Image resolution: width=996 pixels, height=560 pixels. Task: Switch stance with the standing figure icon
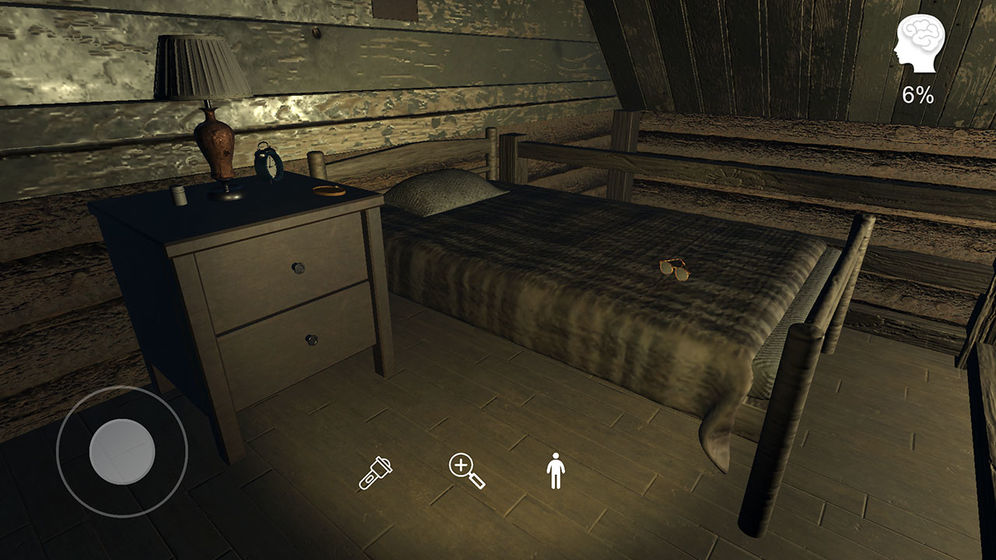(x=555, y=471)
